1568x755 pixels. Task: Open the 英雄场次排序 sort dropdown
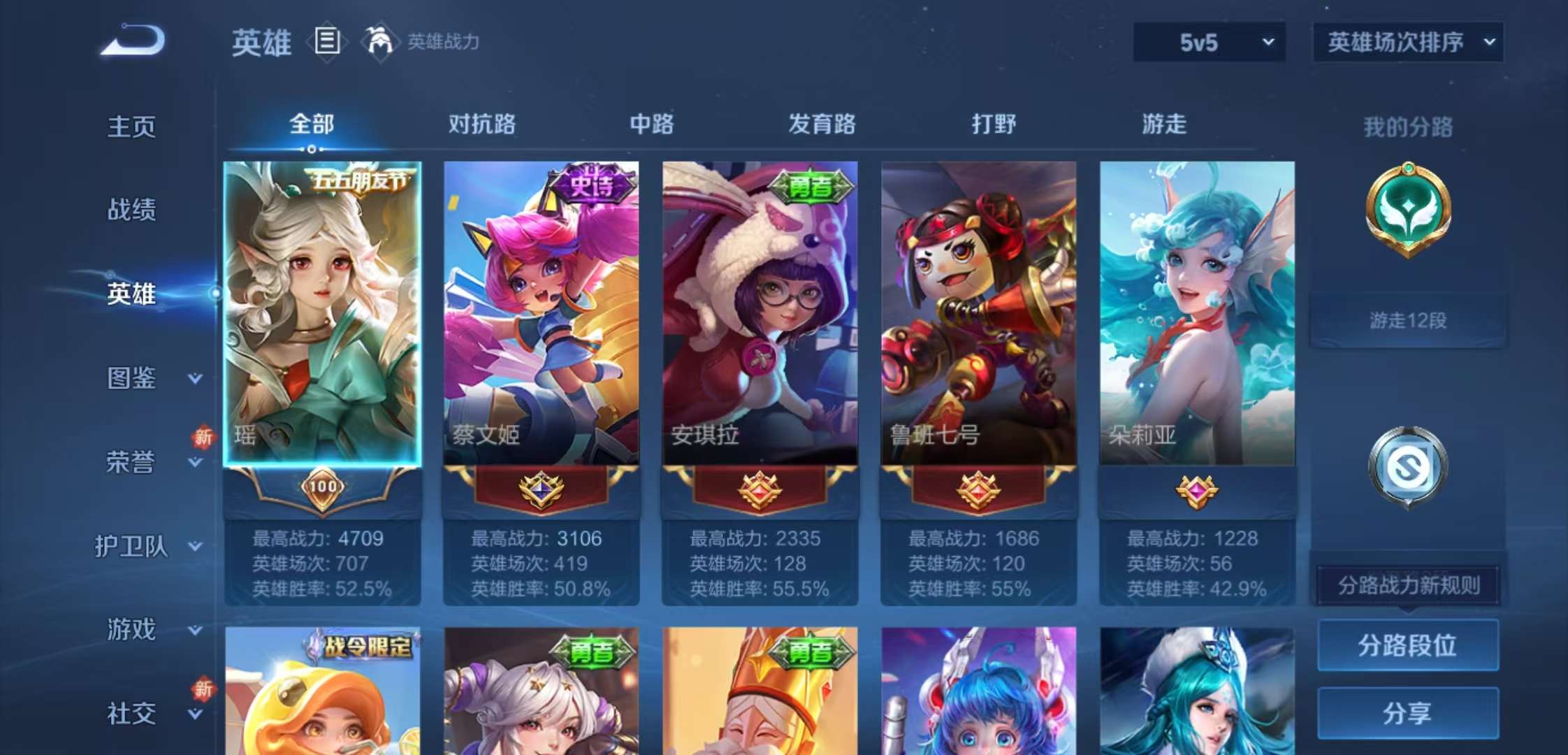pyautogui.click(x=1408, y=43)
